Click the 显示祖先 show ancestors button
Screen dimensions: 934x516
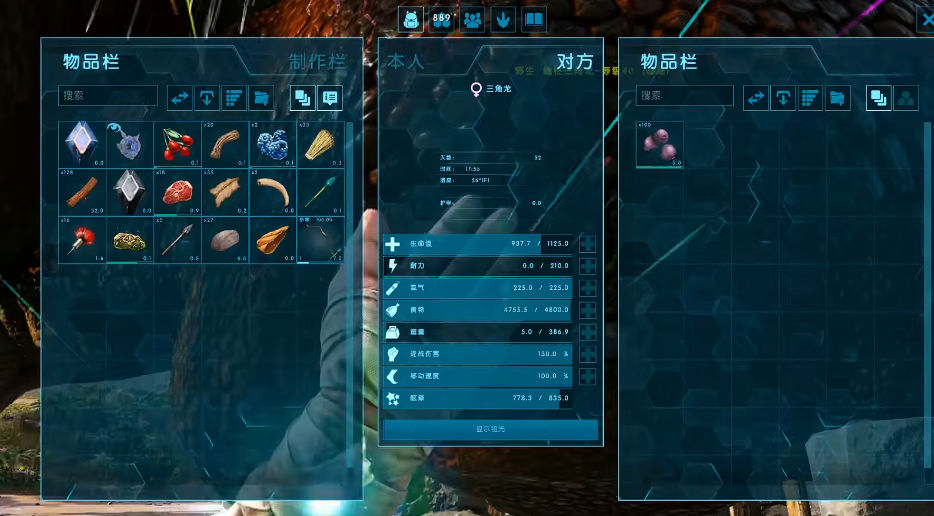(x=490, y=429)
